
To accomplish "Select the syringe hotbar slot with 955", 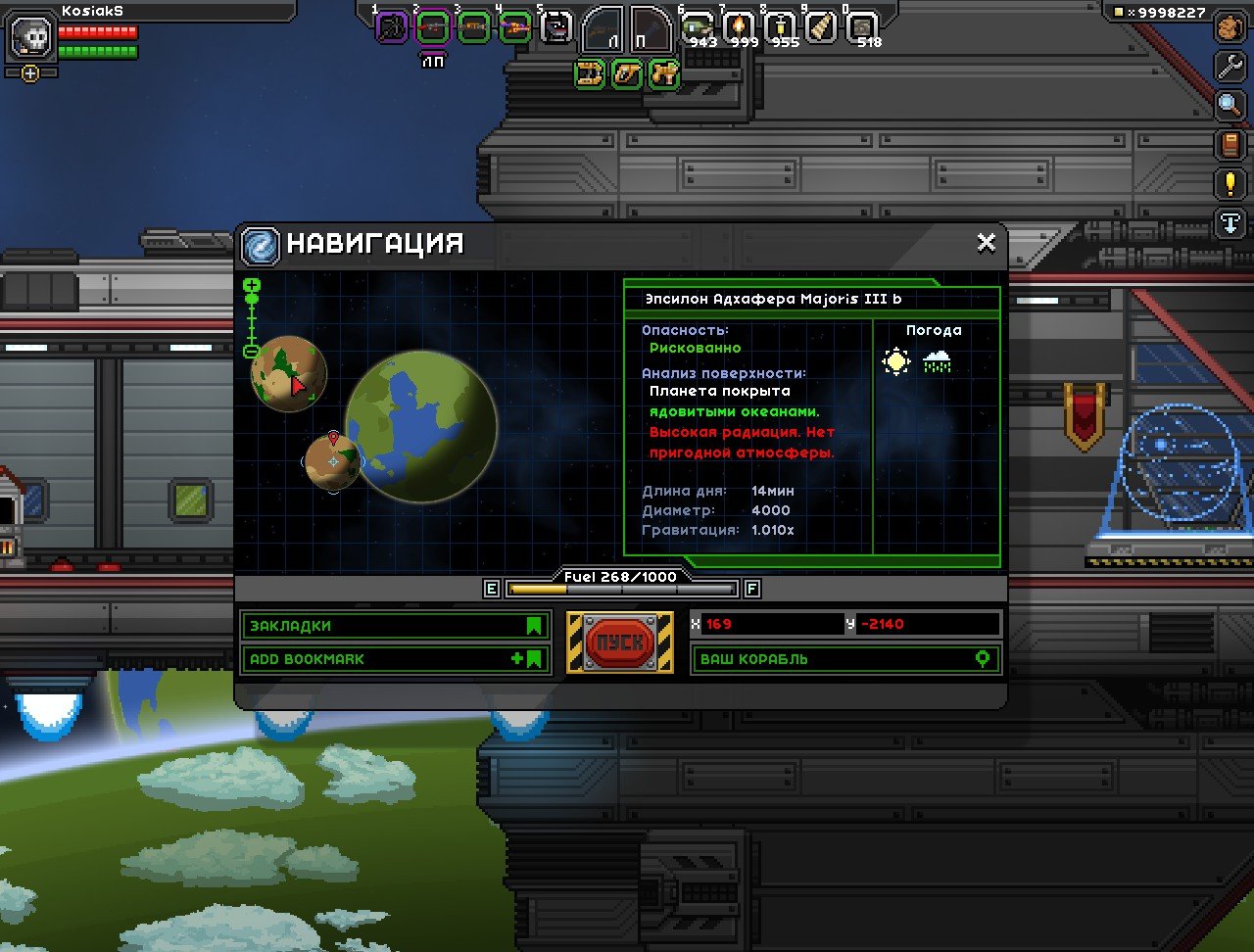I will coord(781,27).
